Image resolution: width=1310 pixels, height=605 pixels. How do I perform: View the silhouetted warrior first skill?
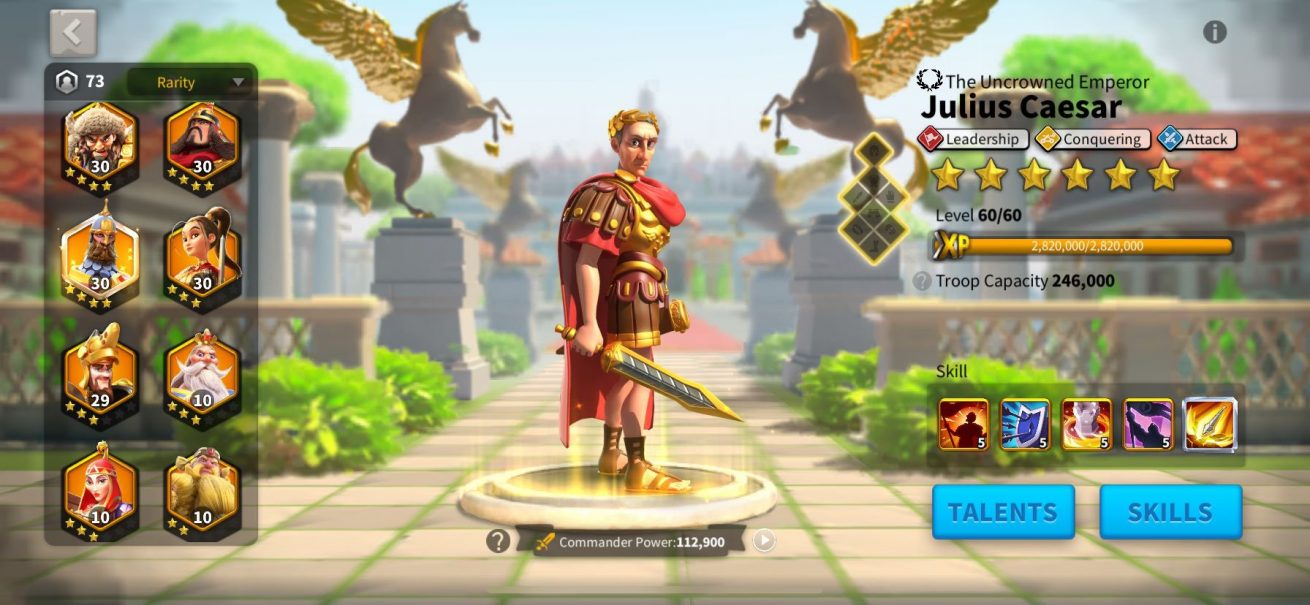click(x=963, y=424)
